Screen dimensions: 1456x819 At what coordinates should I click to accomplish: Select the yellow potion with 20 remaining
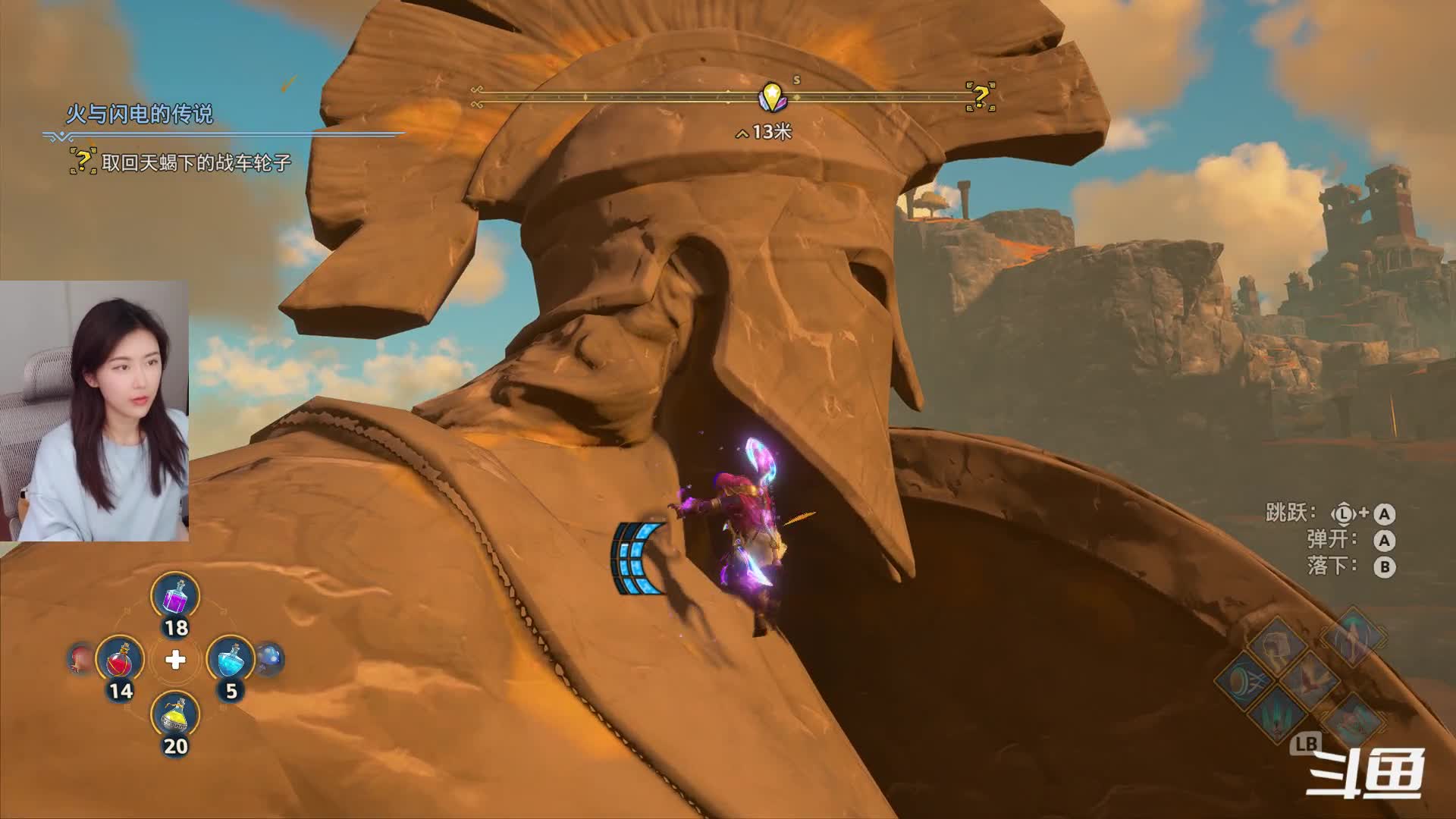175,715
